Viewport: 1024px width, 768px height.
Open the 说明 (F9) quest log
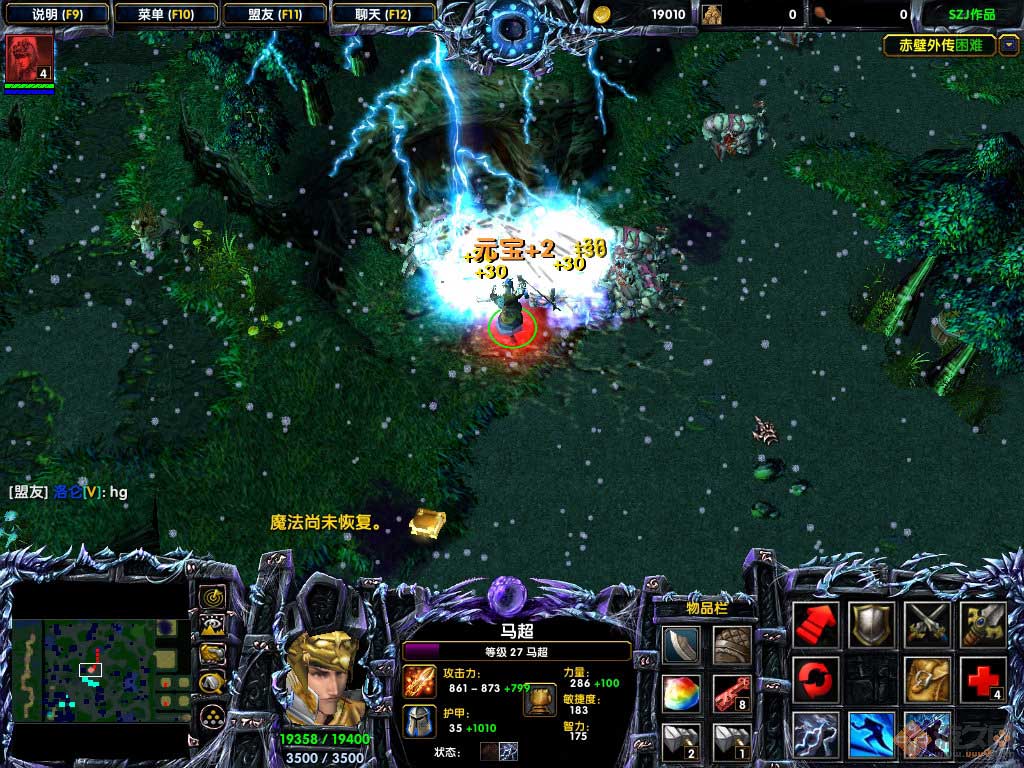coord(56,14)
